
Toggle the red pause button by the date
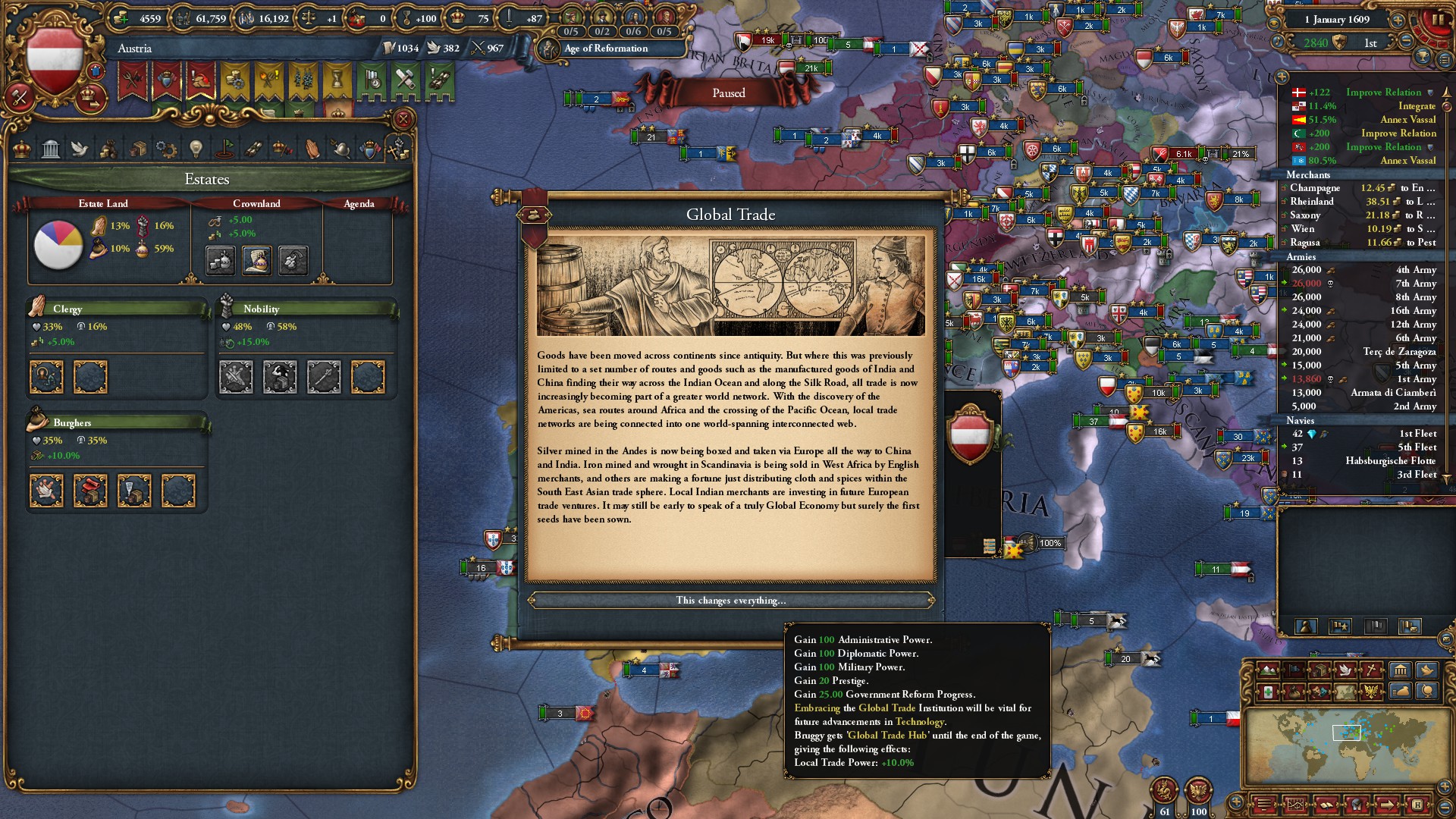1436,20
